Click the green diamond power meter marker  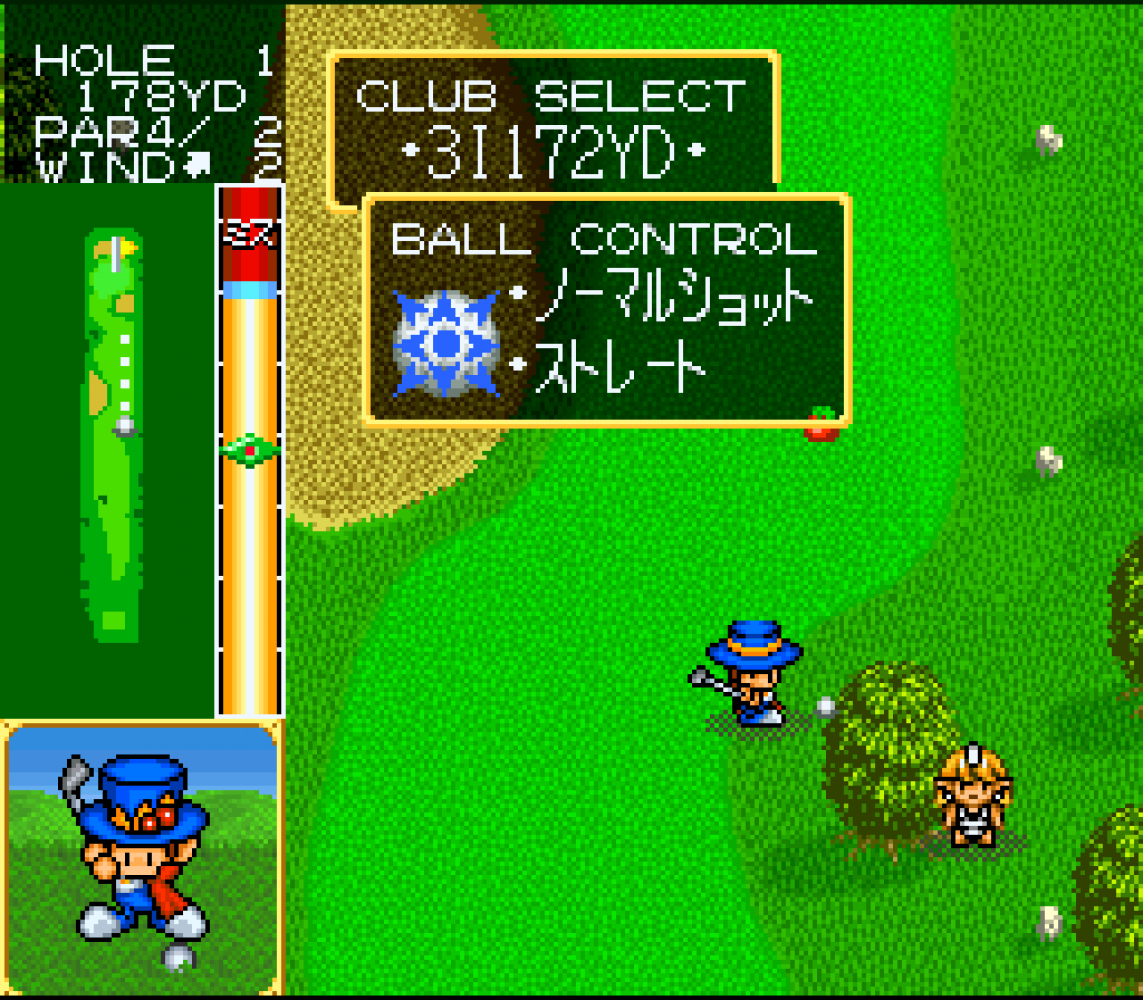(249, 451)
